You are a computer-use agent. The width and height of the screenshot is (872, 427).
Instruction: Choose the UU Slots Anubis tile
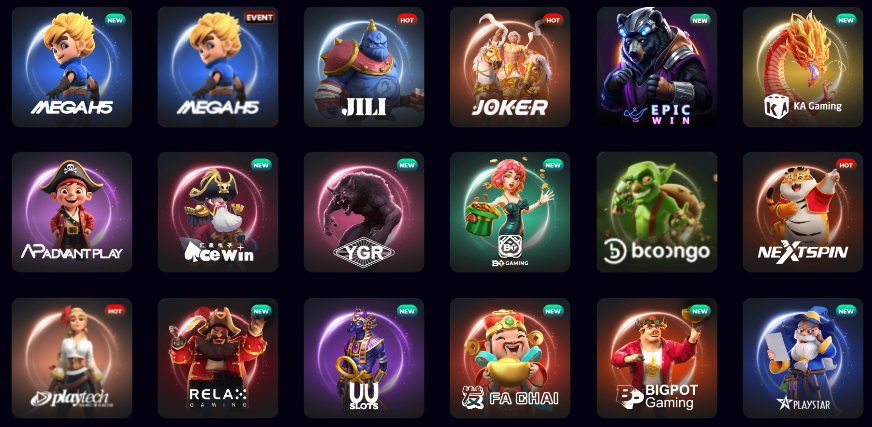pos(364,358)
